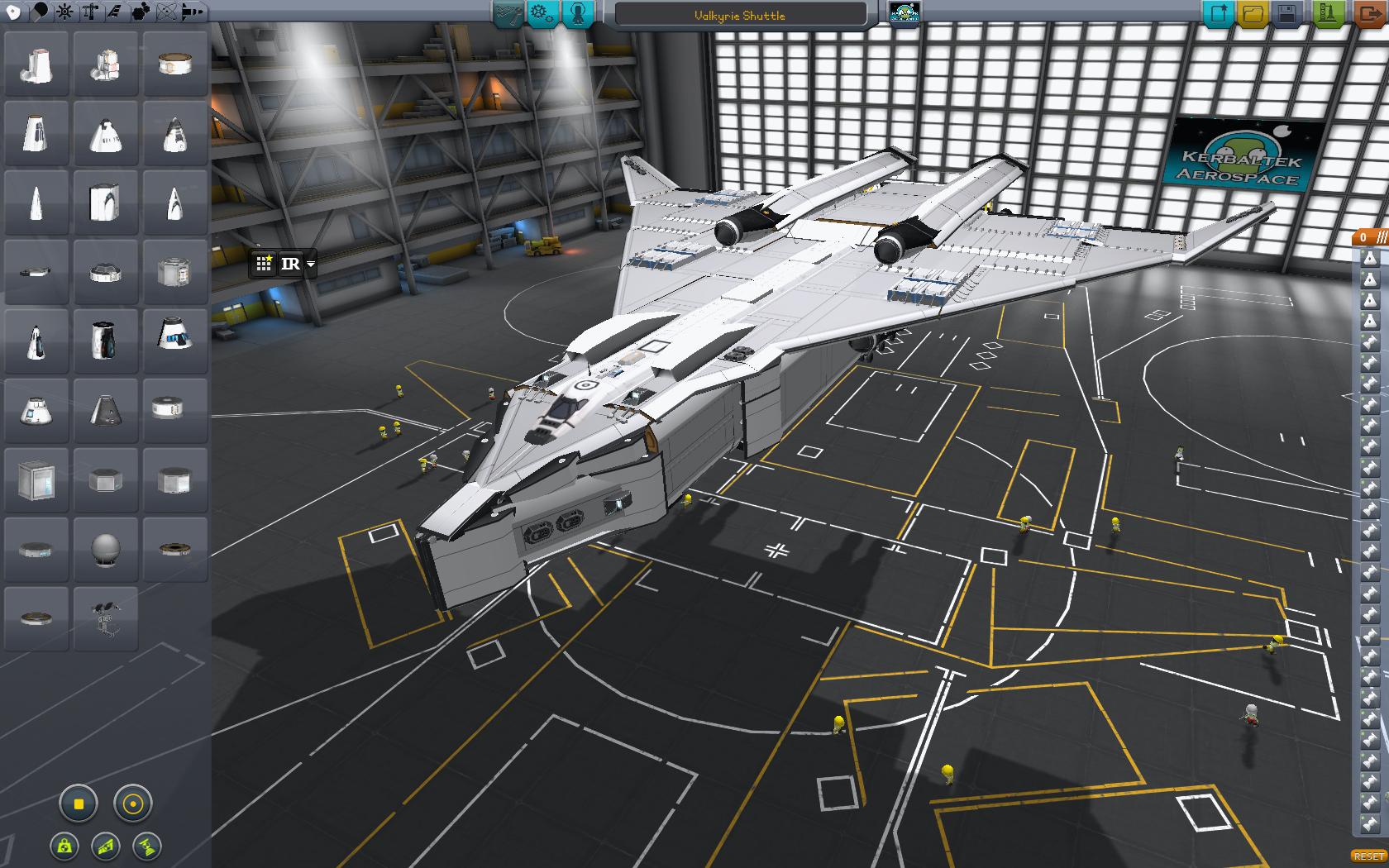This screenshot has width=1389, height=868.
Task: Edit the Valkyrie Shuttle vessel name field
Action: [x=740, y=15]
